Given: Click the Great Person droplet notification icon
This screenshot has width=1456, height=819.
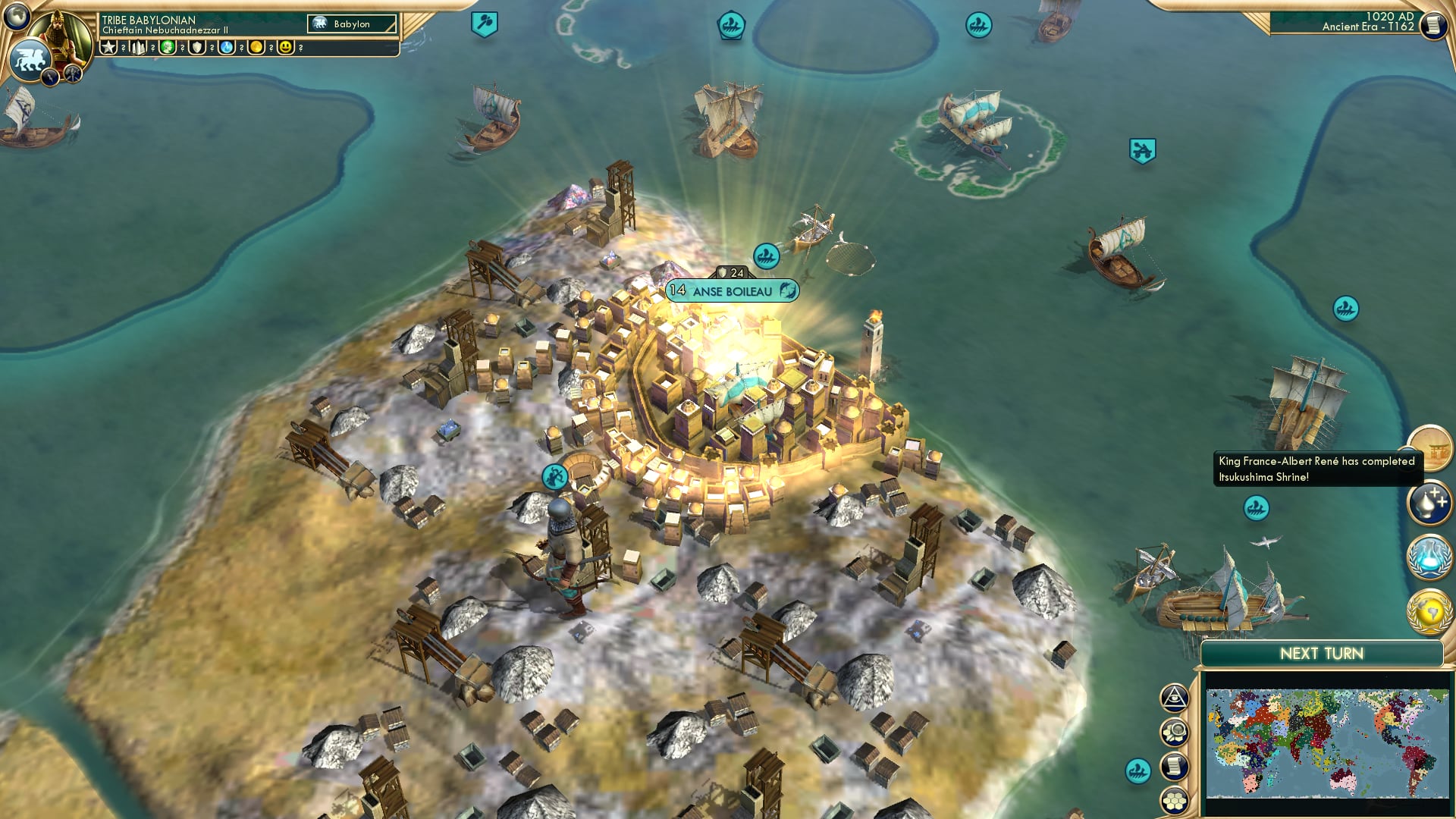Looking at the screenshot, I should [1429, 502].
